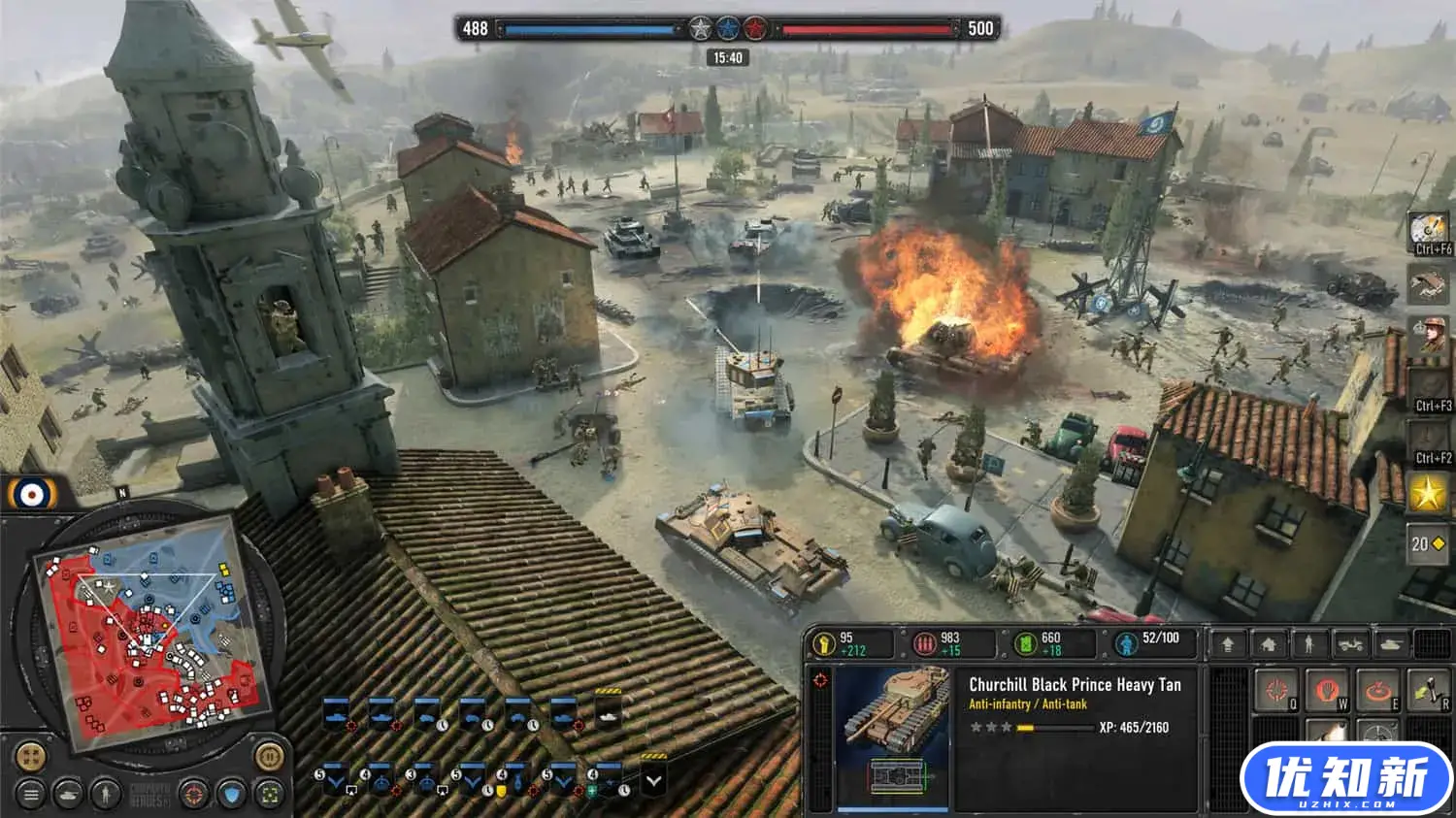Select the infantry soldier filter button
Screen dimensions: 1456x818
pyautogui.click(x=105, y=795)
